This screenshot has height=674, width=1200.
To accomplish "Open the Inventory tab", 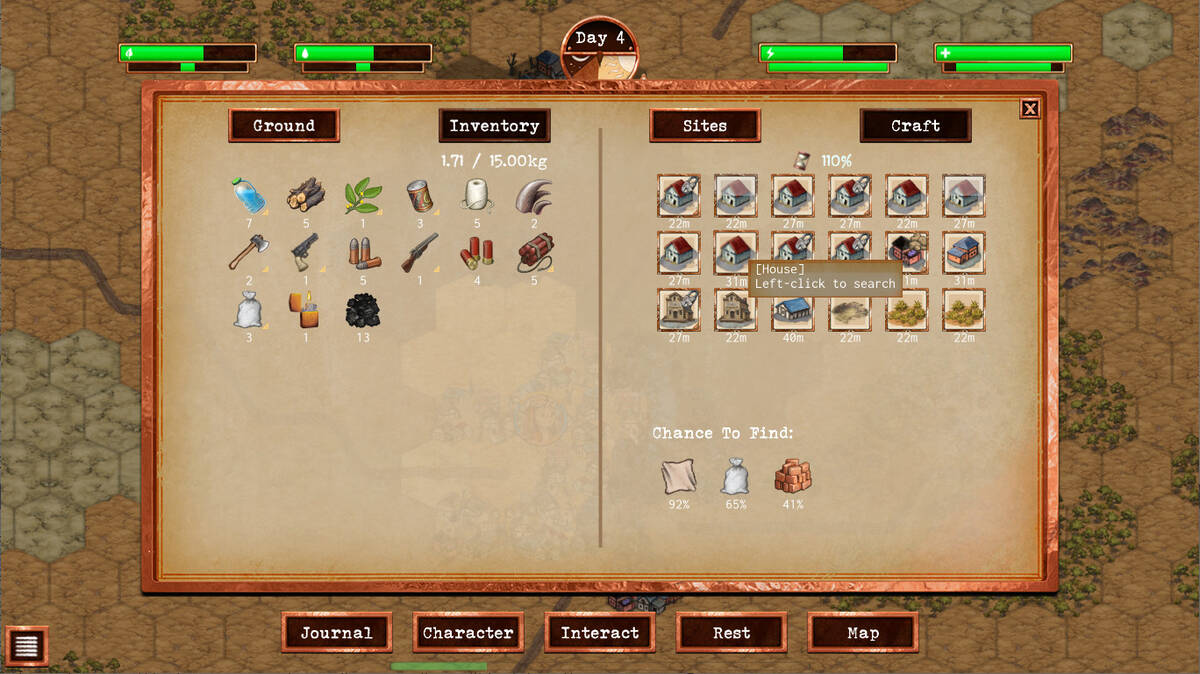I will pyautogui.click(x=494, y=126).
